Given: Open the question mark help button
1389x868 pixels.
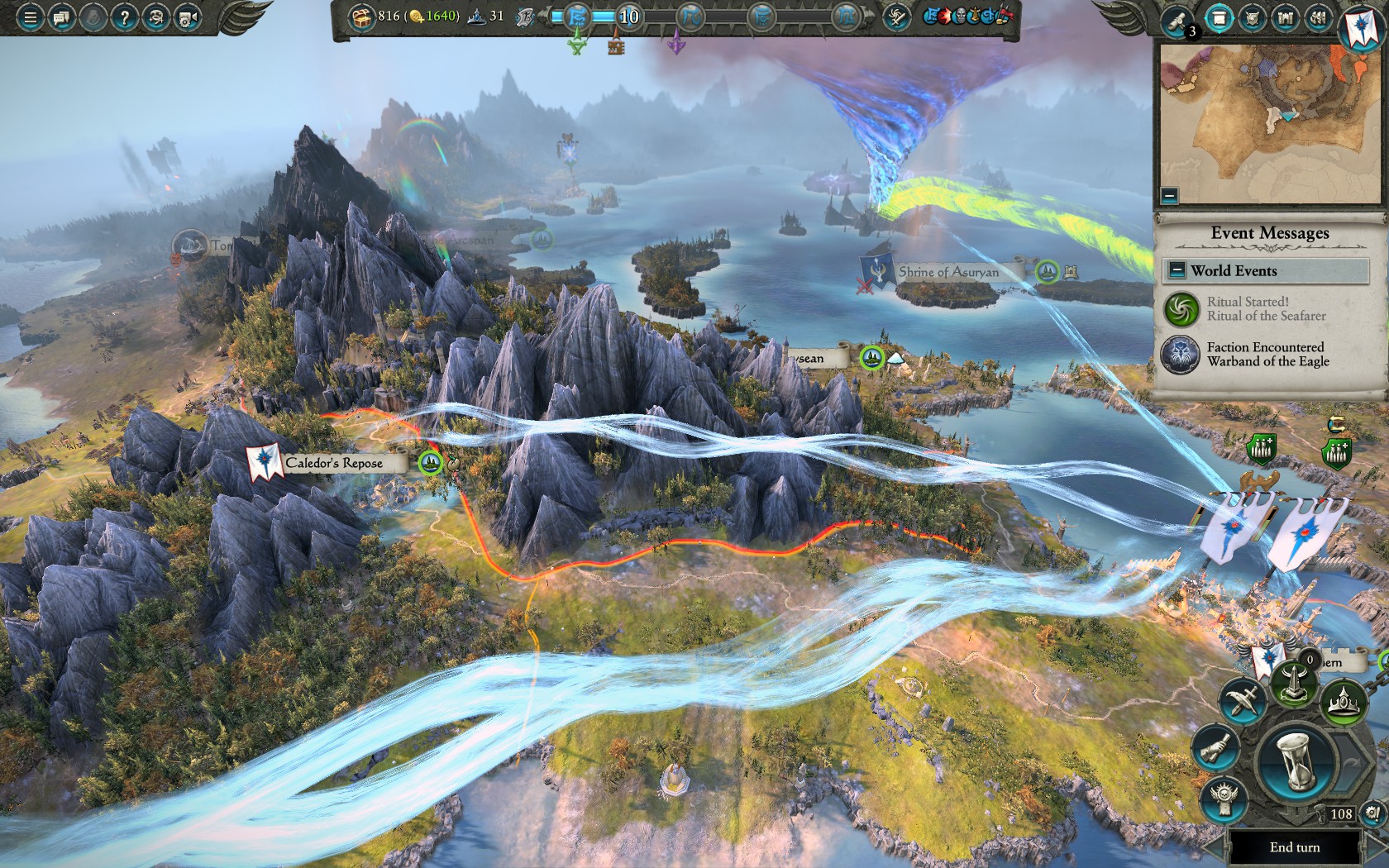Looking at the screenshot, I should [124, 17].
